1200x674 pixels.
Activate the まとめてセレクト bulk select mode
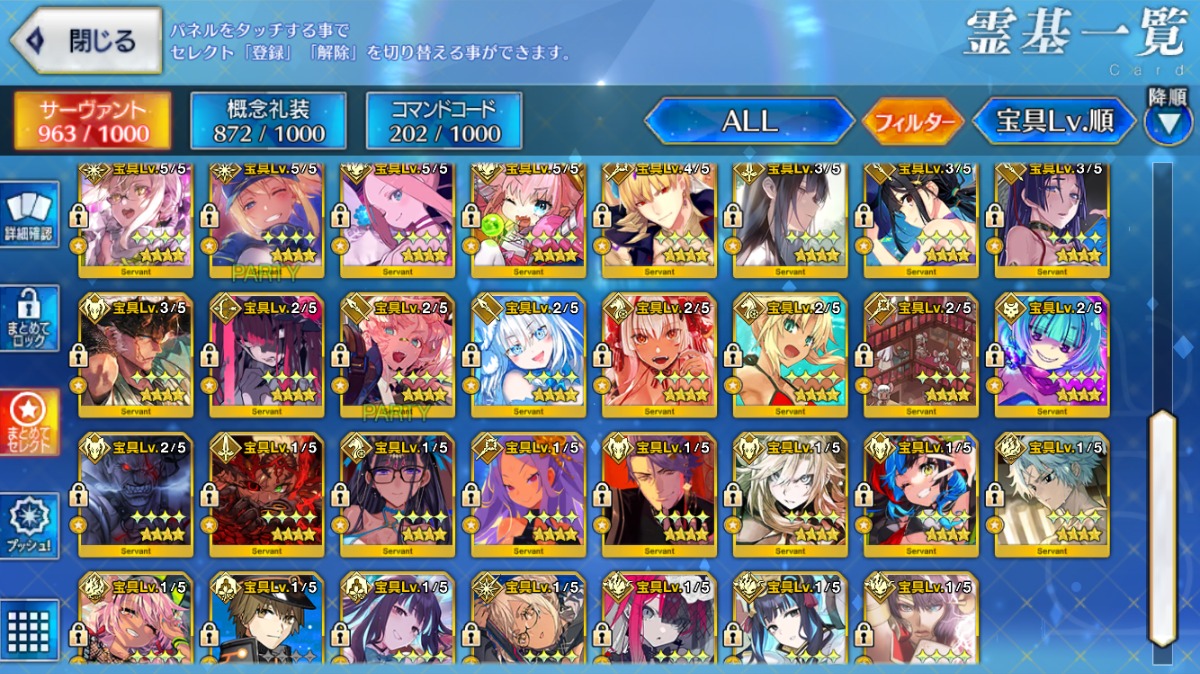(28, 422)
